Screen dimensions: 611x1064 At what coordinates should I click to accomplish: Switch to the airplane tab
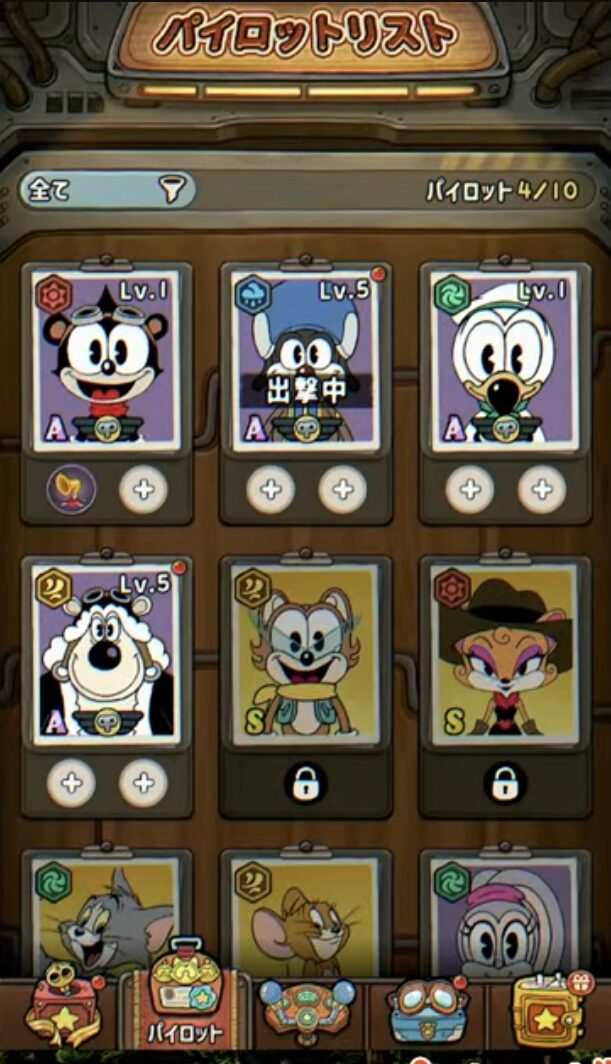(x=305, y=1010)
